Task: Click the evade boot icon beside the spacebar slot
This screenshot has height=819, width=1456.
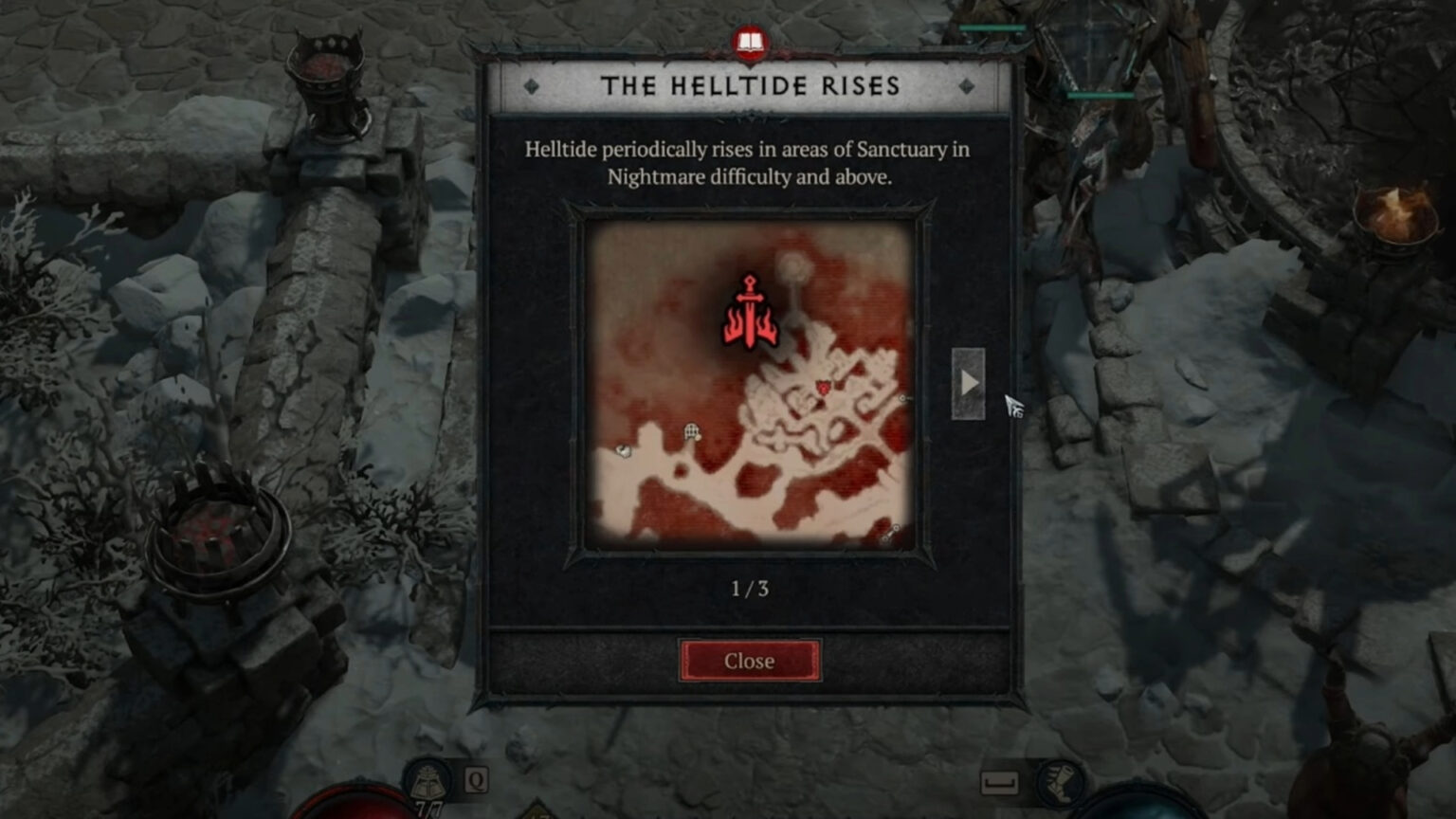Action: pyautogui.click(x=1060, y=783)
